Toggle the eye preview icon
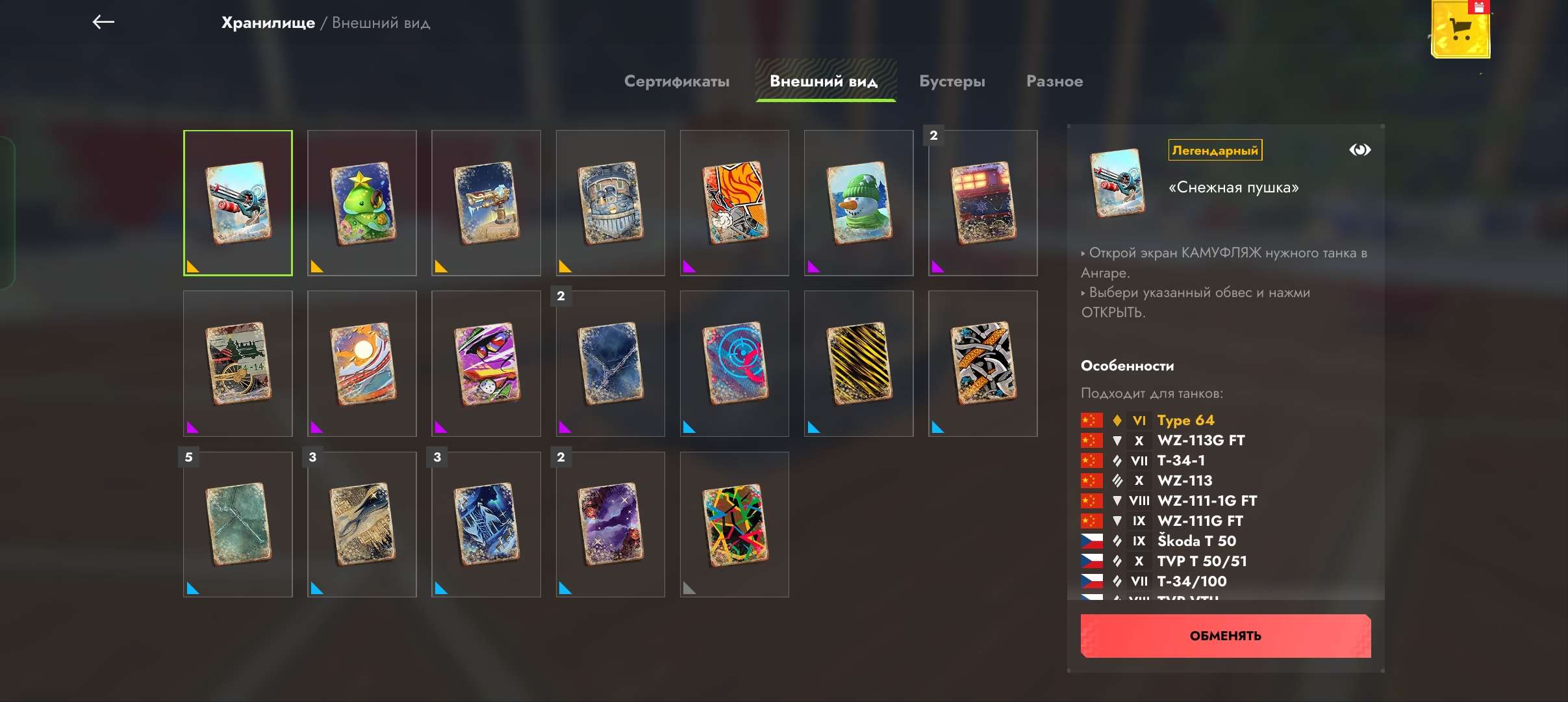The image size is (1568, 702). point(1359,150)
